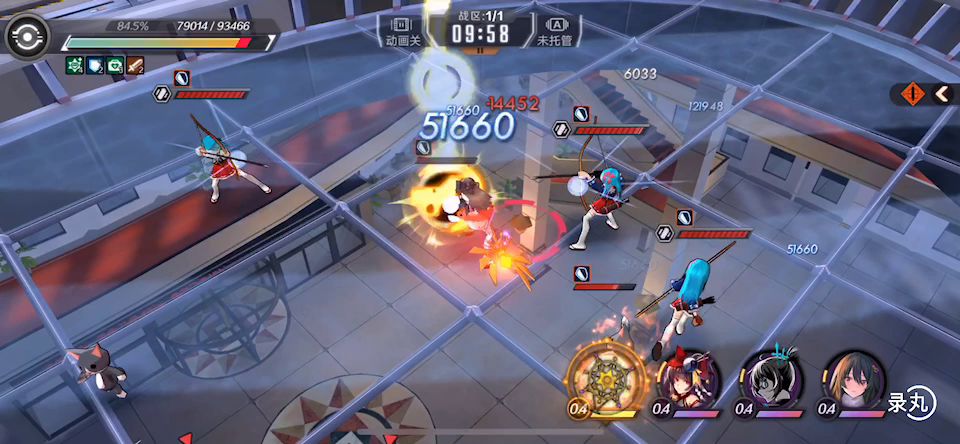
Task: Expand the side panel with the arrow
Action: [x=942, y=94]
